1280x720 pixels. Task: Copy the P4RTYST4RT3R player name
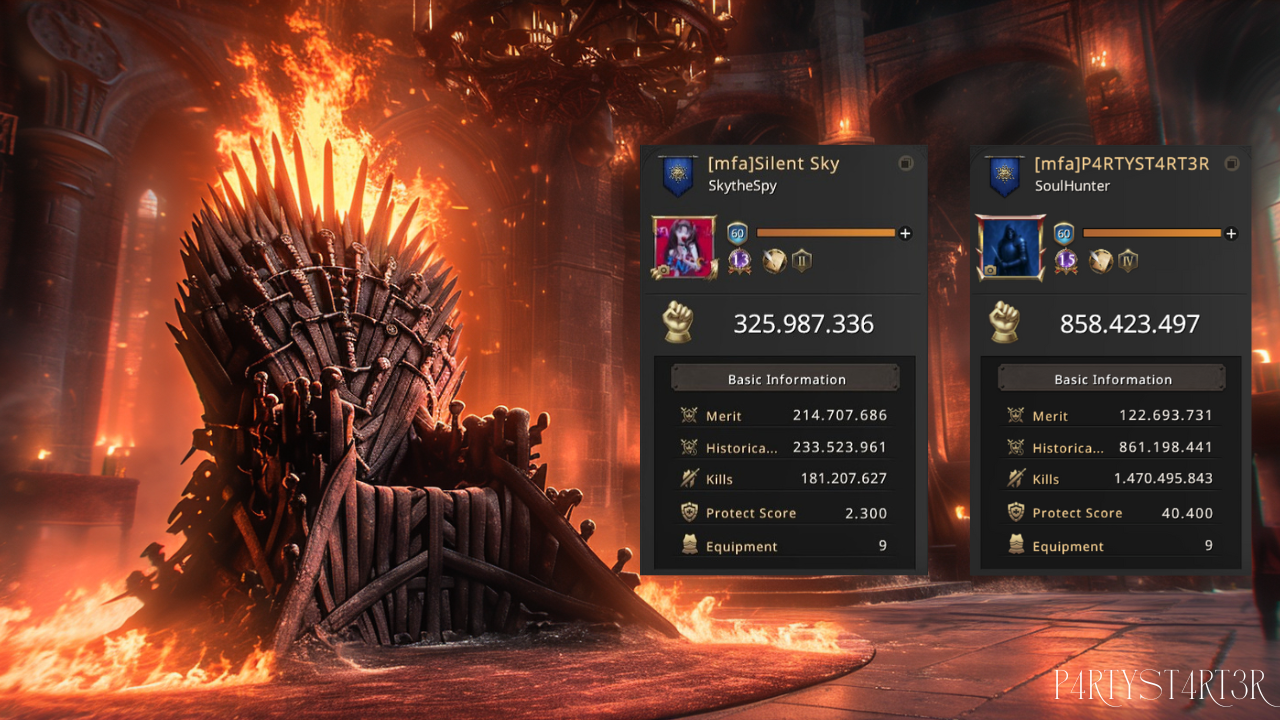click(1232, 163)
